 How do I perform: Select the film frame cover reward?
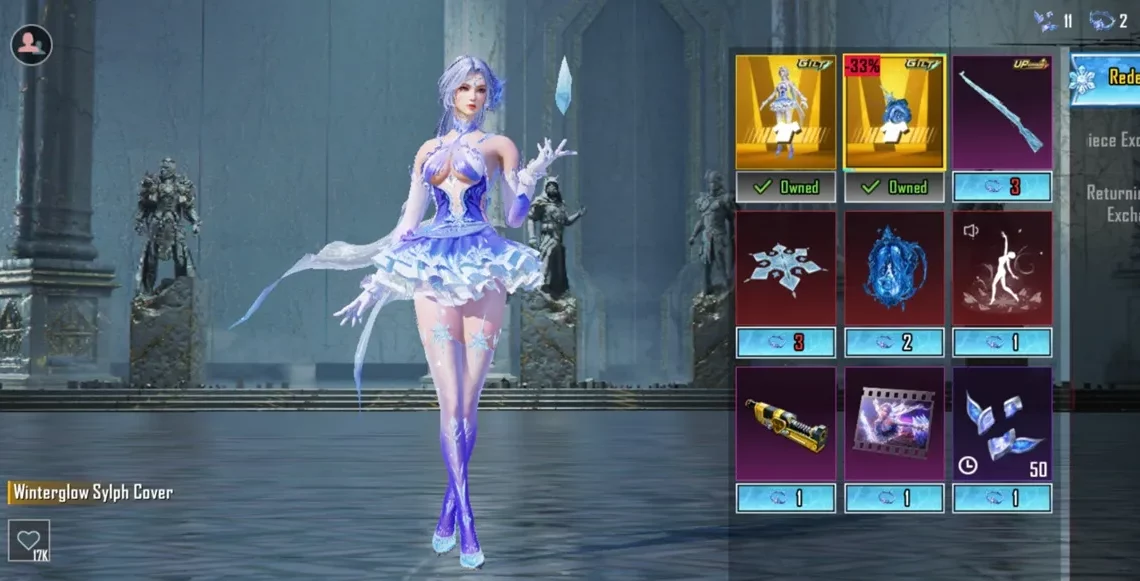pyautogui.click(x=894, y=424)
